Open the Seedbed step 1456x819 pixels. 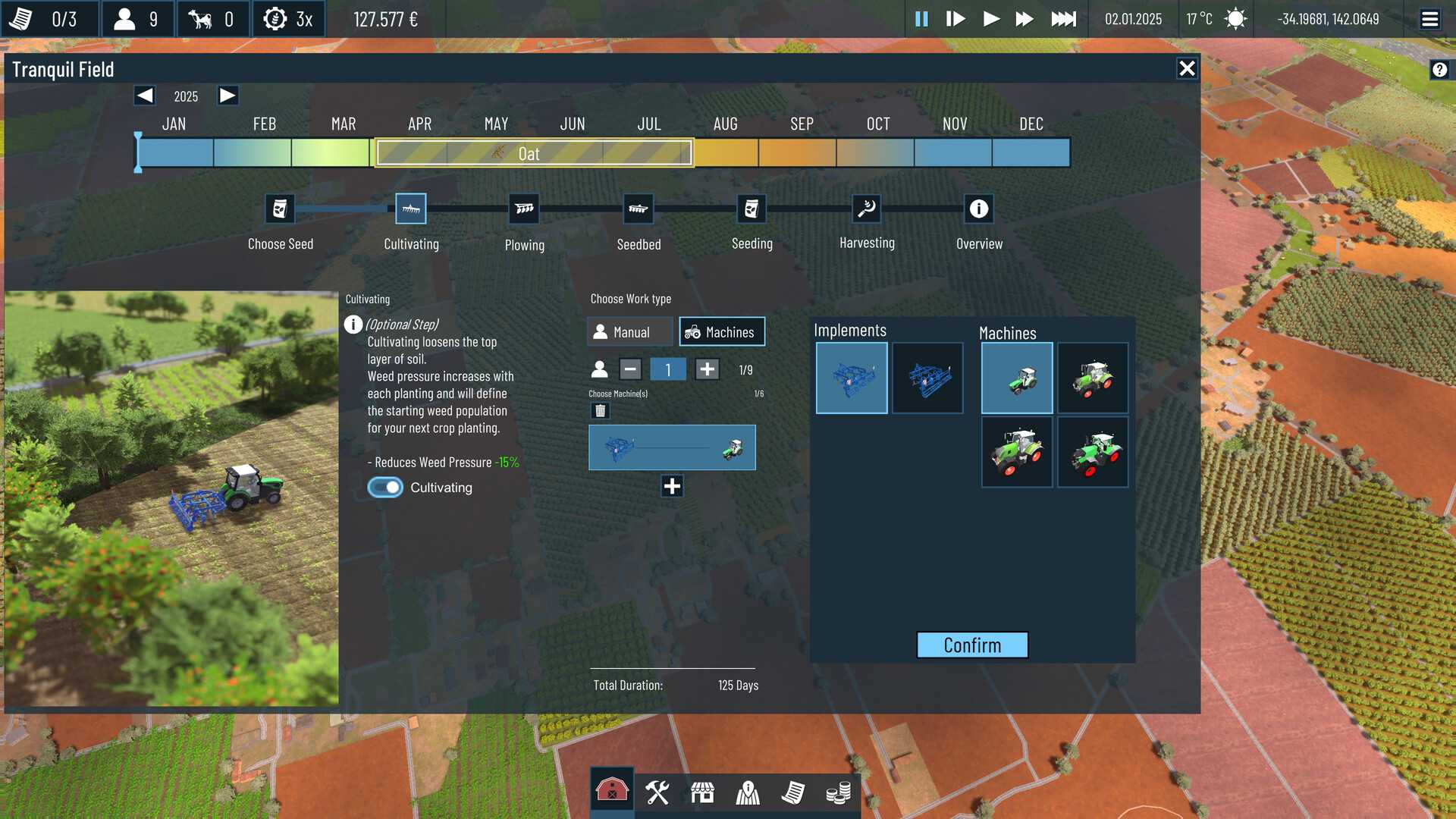(638, 209)
